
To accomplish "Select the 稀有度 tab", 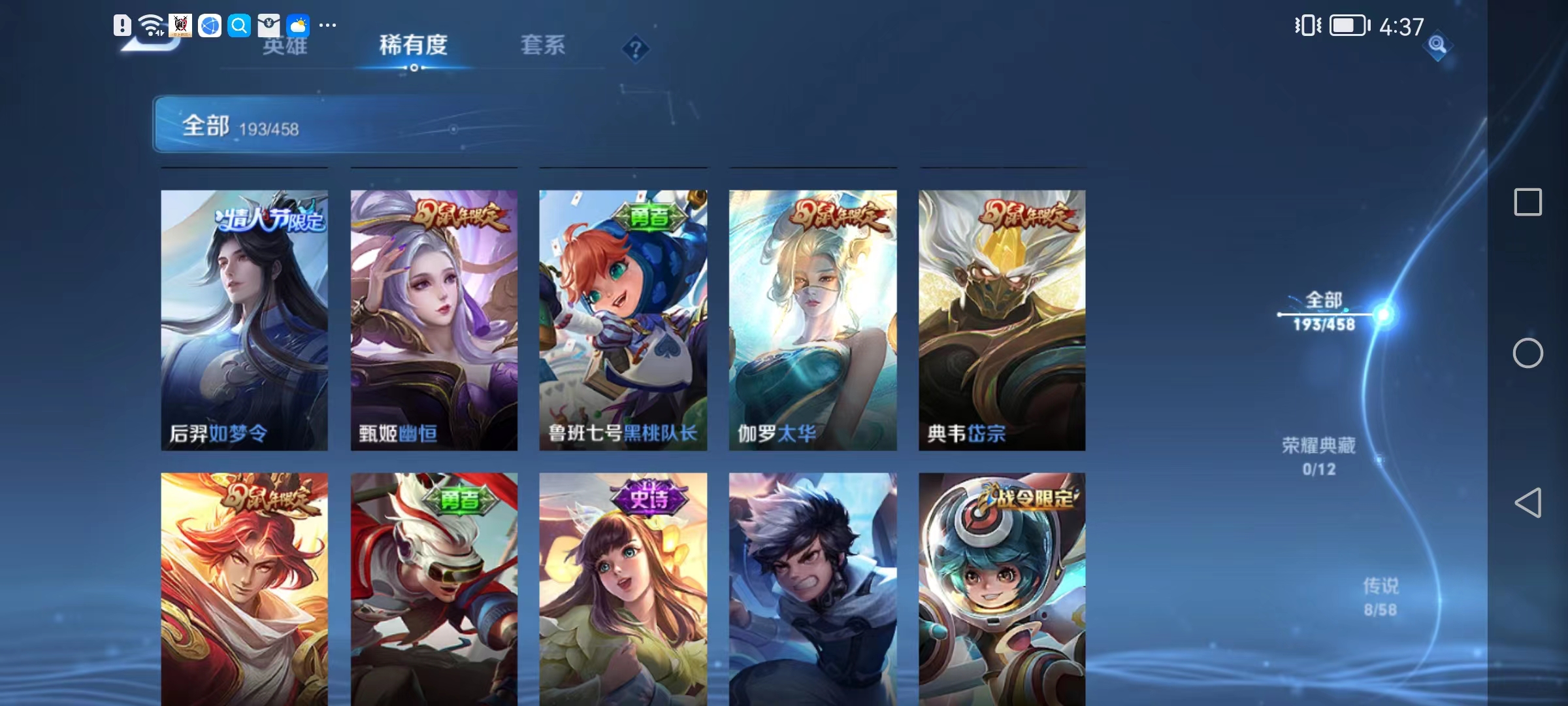I will click(412, 46).
